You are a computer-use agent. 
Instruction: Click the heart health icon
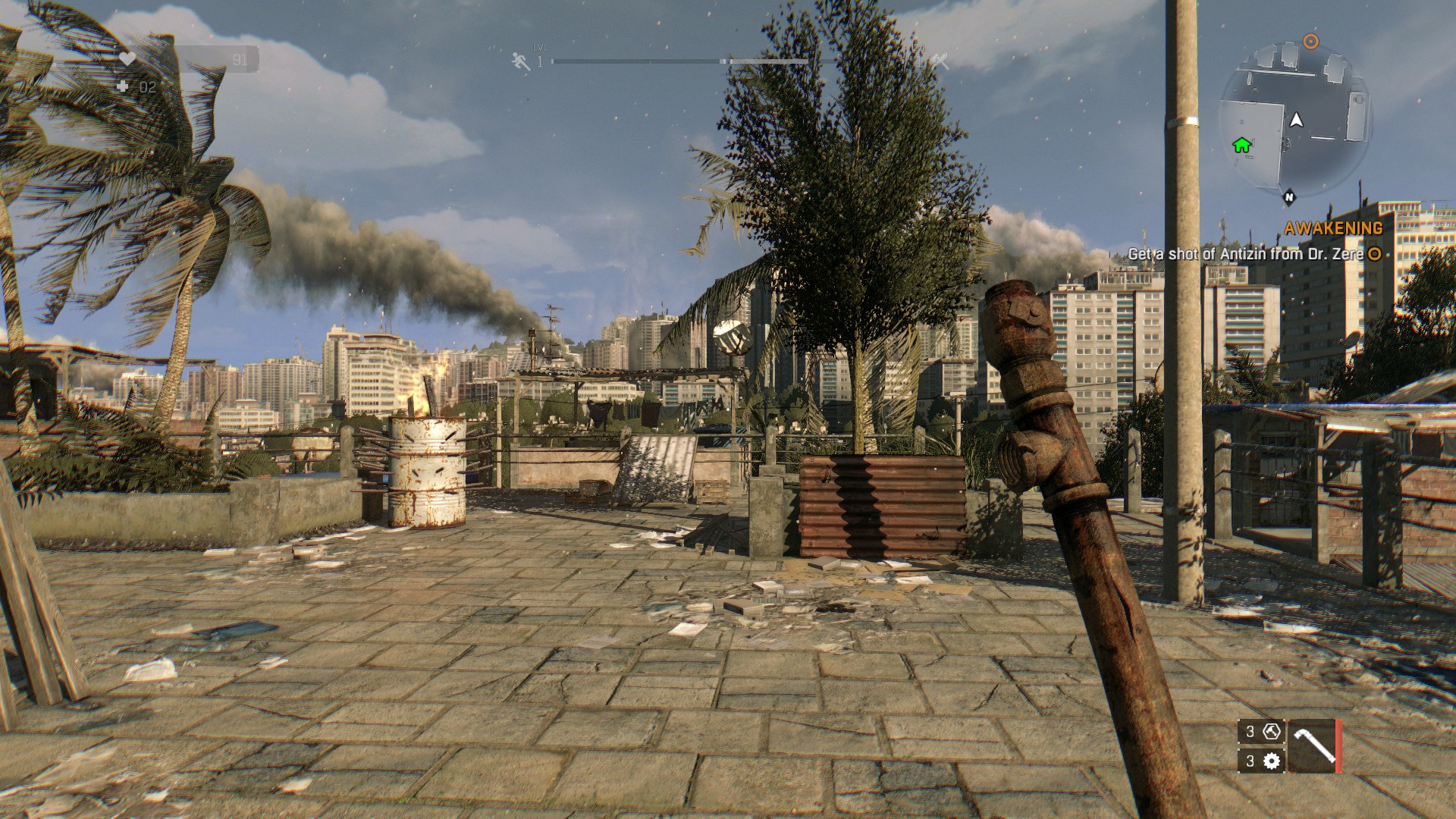click(127, 59)
